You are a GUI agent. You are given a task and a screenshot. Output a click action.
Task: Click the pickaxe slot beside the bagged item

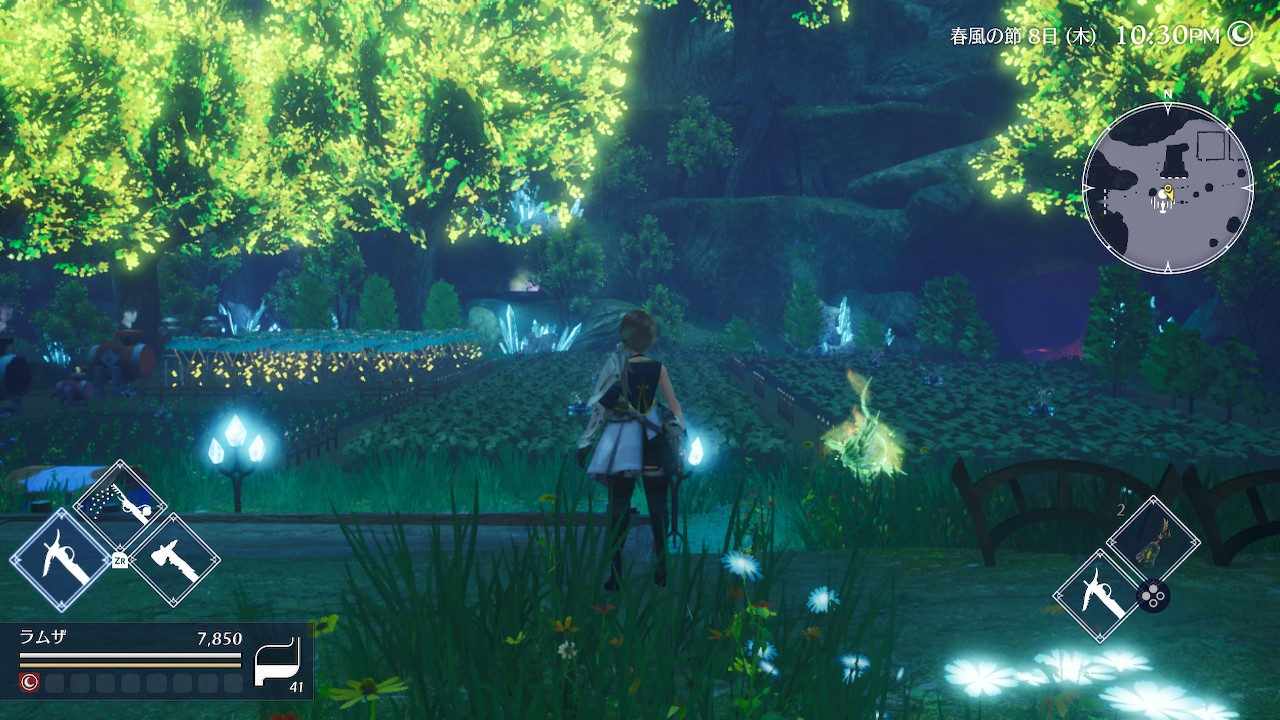[x=1099, y=596]
